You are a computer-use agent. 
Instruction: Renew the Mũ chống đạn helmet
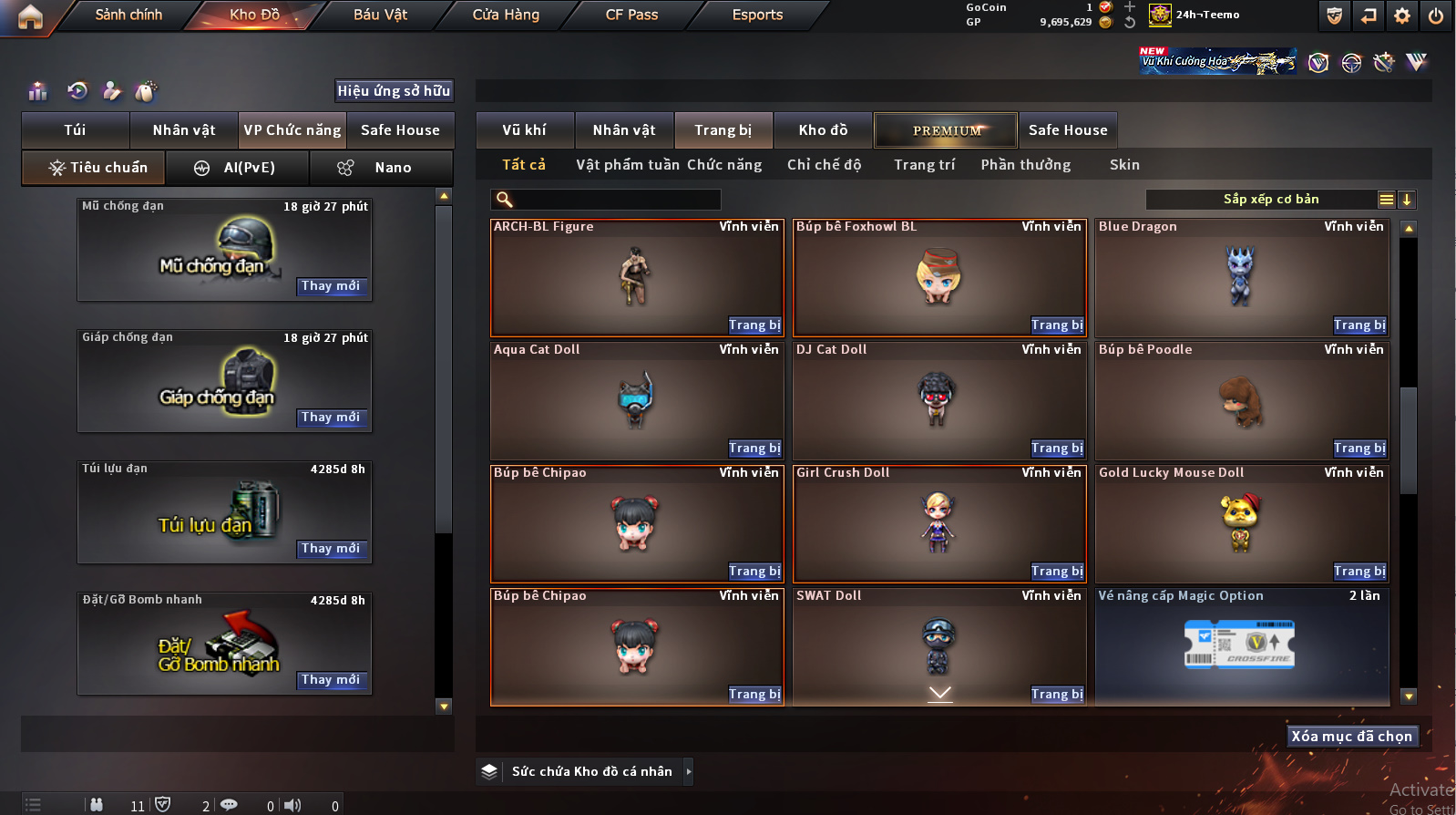pos(331,286)
